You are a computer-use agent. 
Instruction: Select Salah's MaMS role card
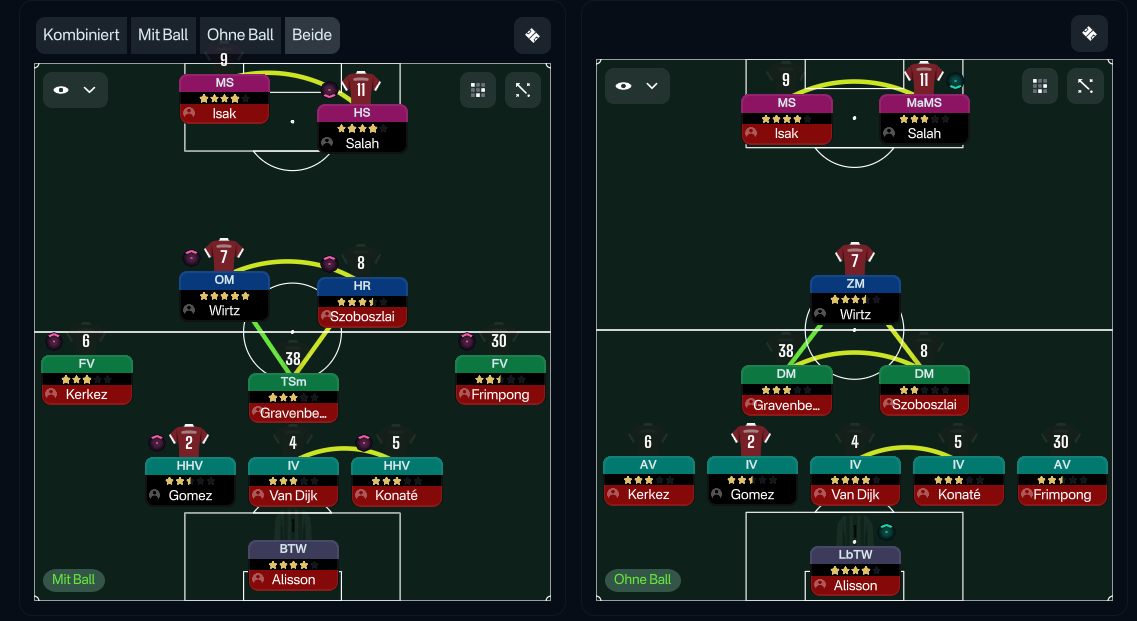pyautogui.click(x=924, y=118)
